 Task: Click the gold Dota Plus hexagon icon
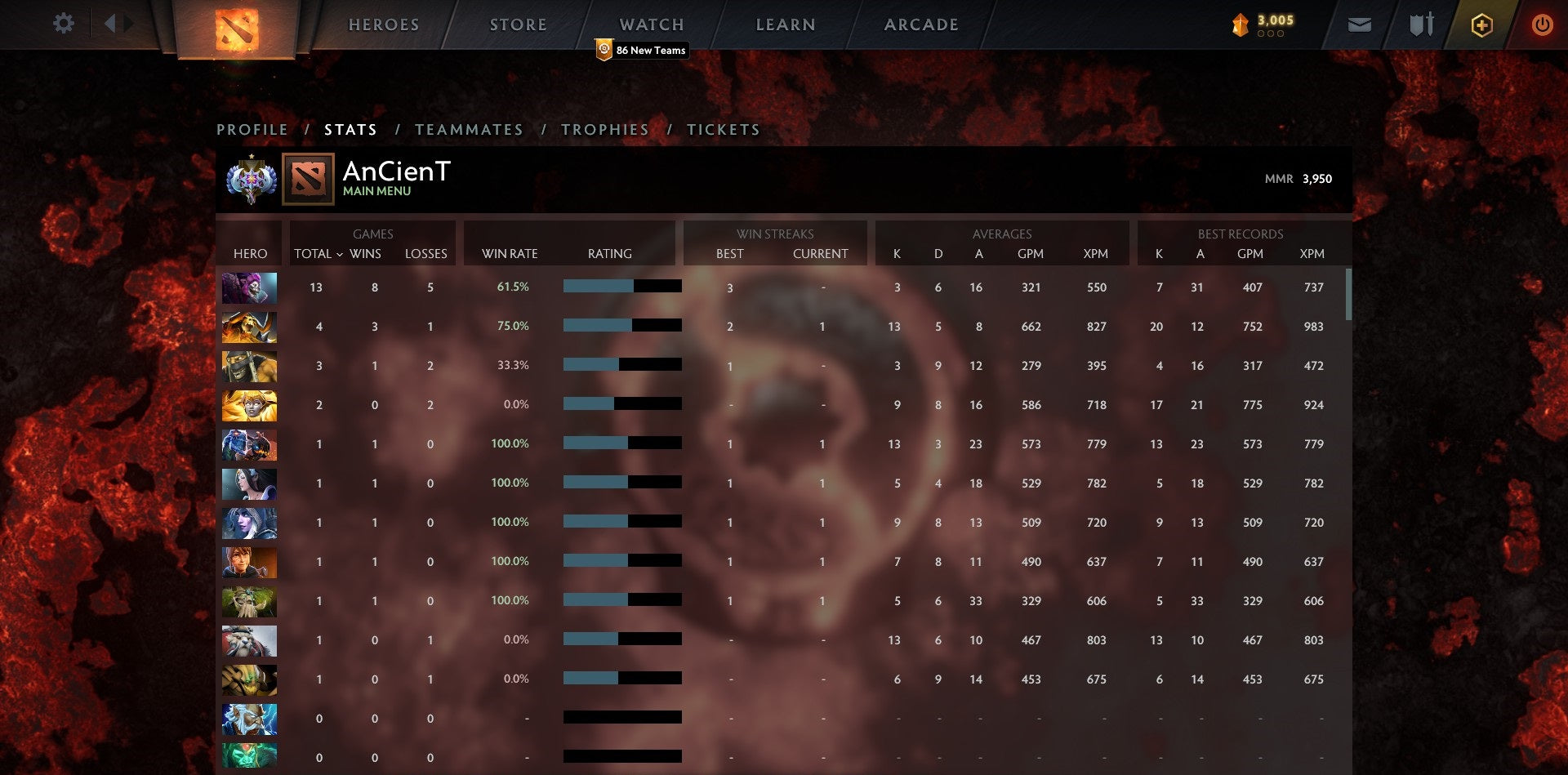click(x=1481, y=24)
